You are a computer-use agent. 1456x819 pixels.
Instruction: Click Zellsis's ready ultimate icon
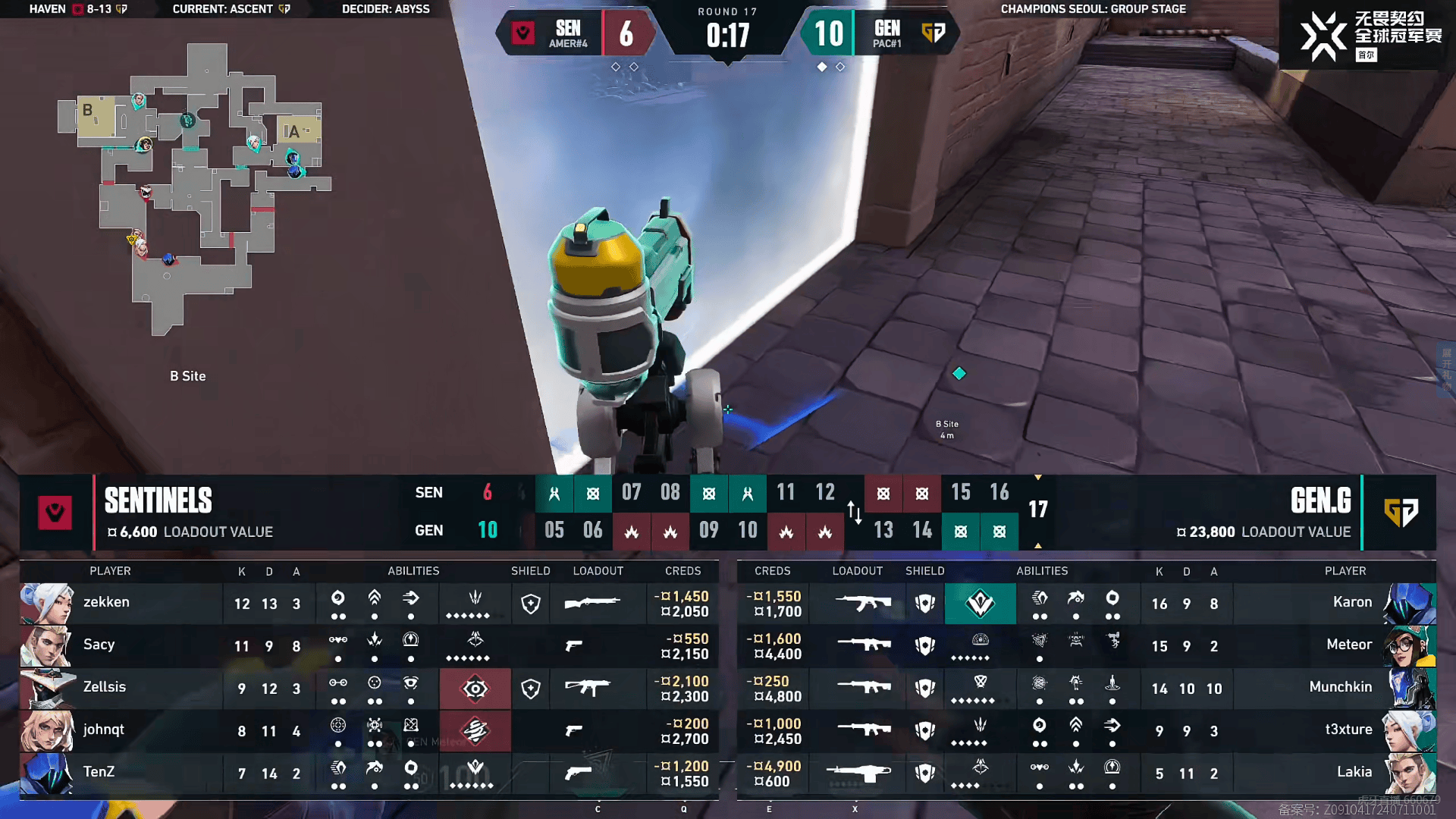475,689
